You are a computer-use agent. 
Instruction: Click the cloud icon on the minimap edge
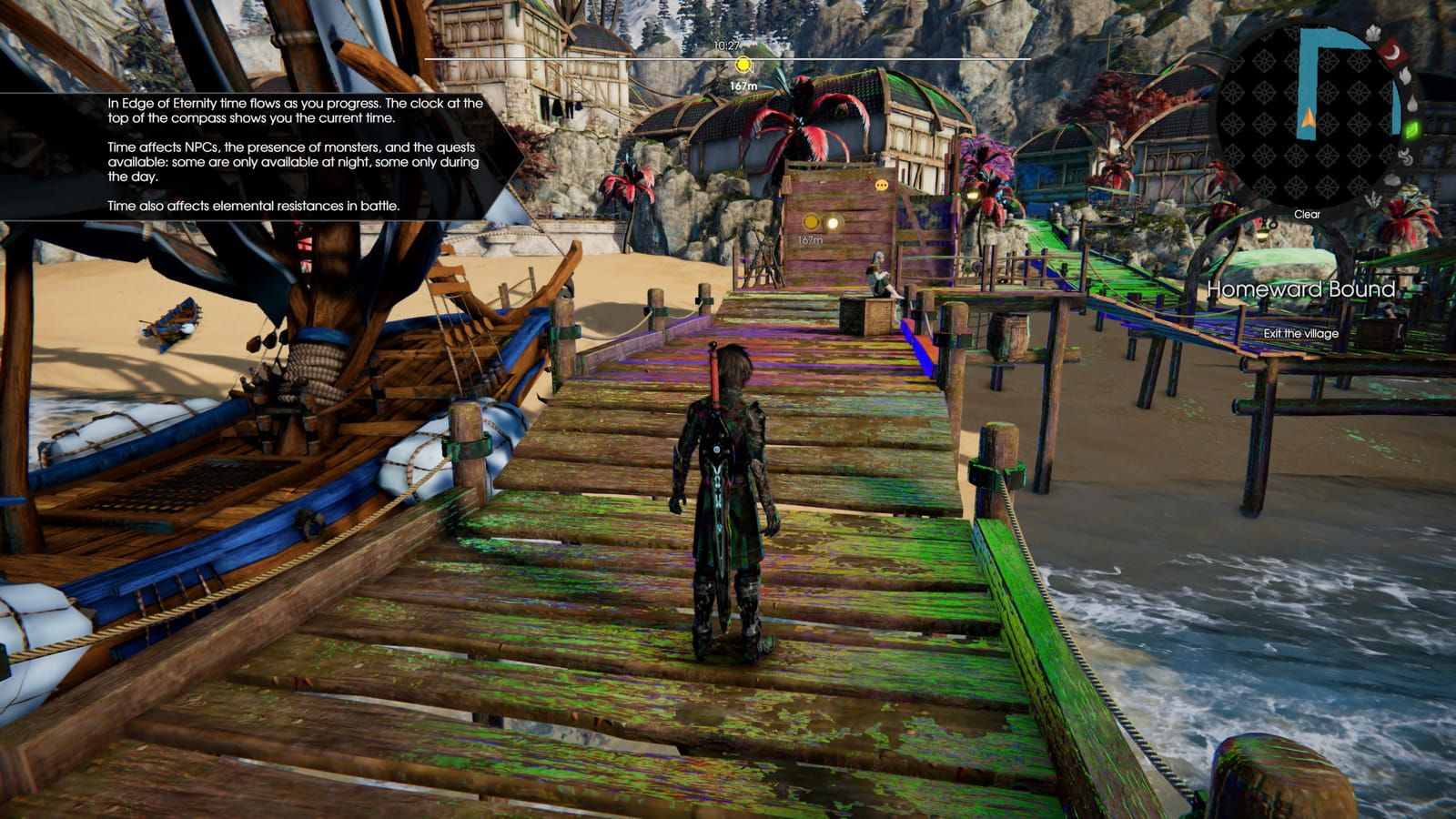(x=1391, y=180)
